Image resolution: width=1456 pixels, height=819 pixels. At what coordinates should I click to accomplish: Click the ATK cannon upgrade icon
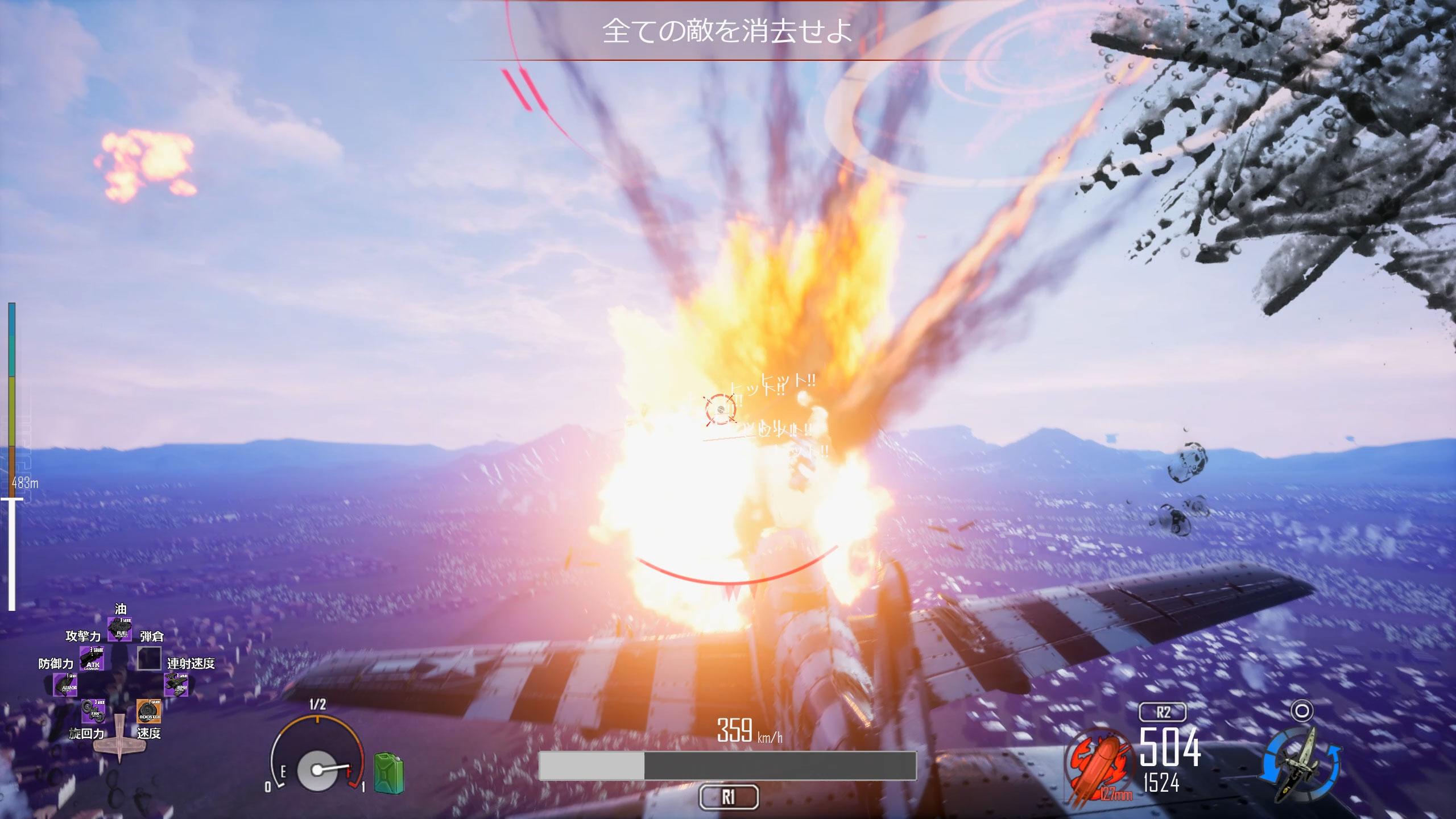coord(92,659)
